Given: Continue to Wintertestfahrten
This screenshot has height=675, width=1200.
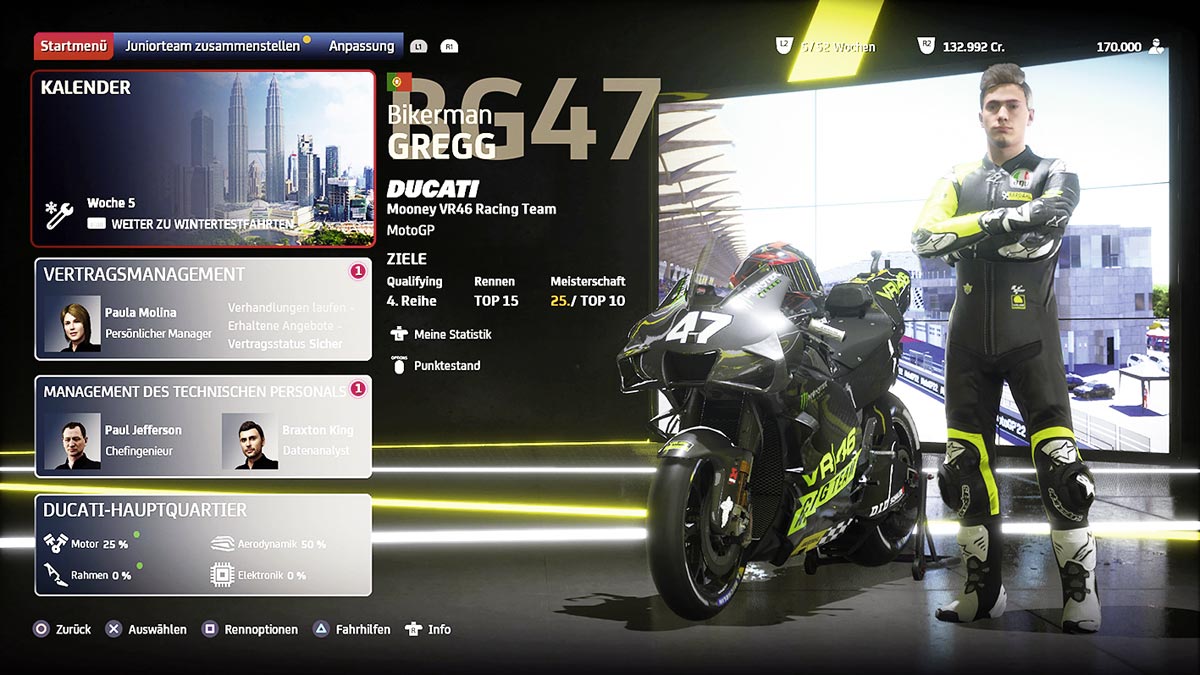Looking at the screenshot, I should pos(190,224).
